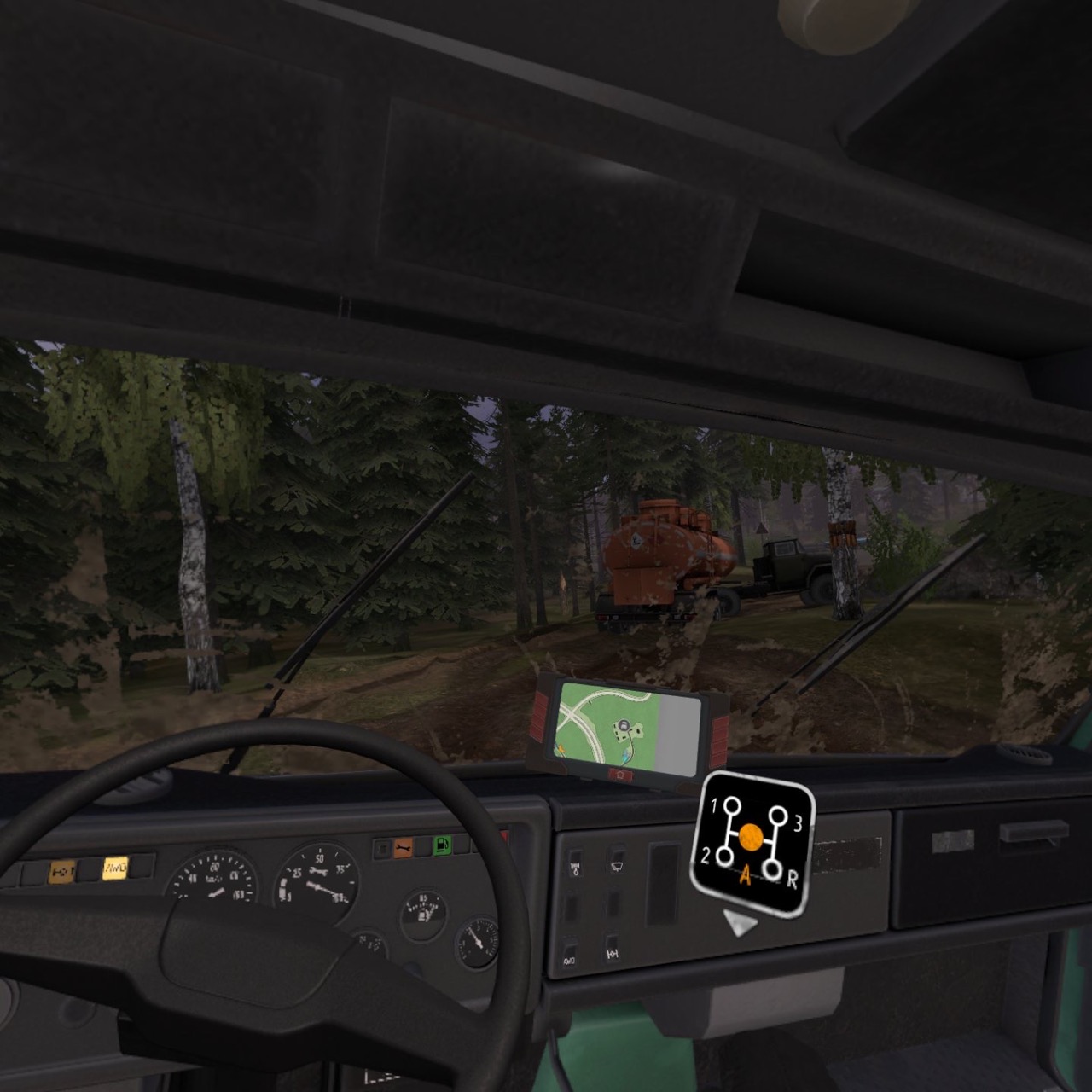Expand the hidden panel via the triangle arrow
Screen dimensions: 1092x1092
(741, 924)
